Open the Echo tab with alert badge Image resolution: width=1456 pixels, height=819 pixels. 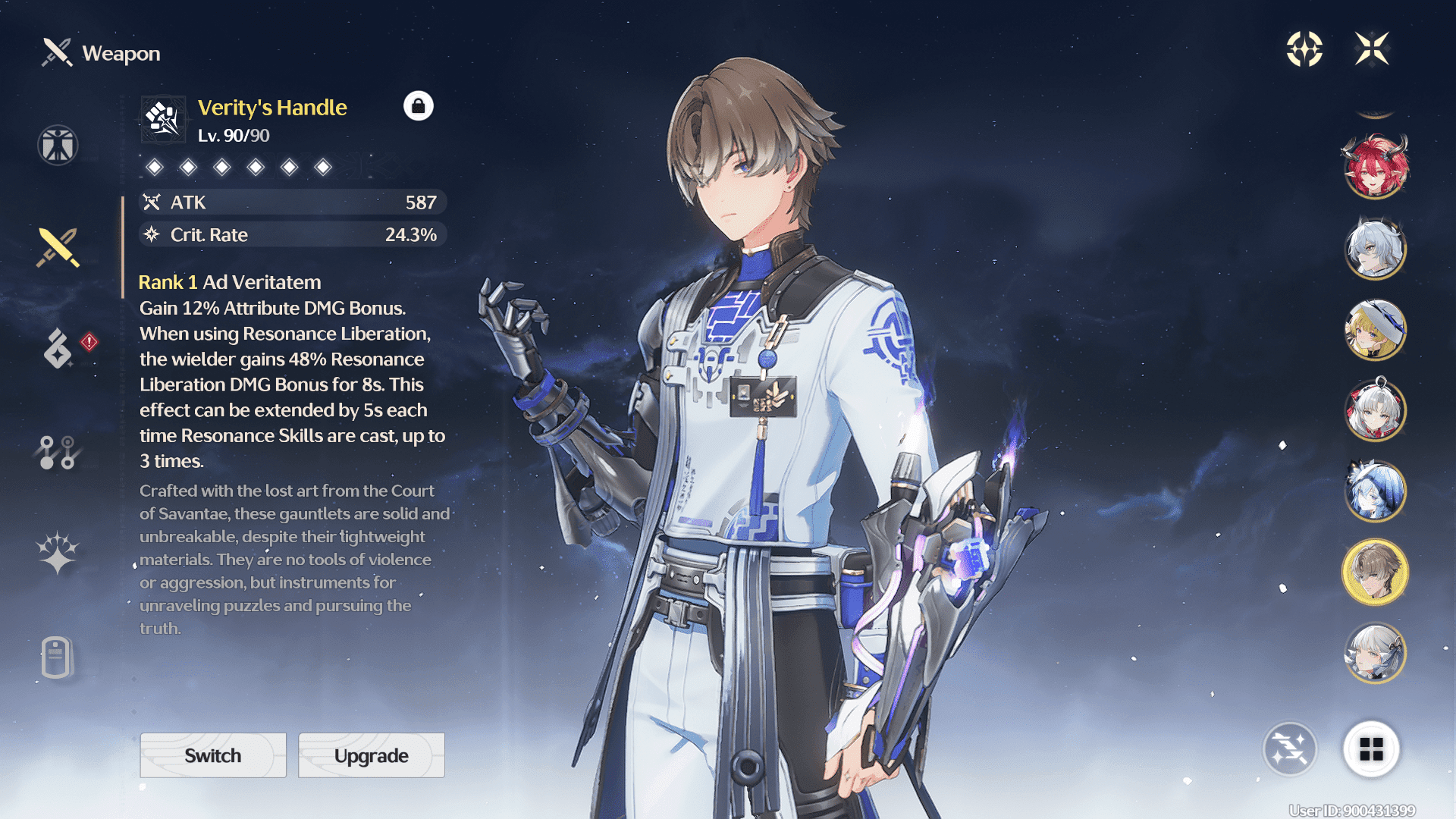(x=59, y=348)
